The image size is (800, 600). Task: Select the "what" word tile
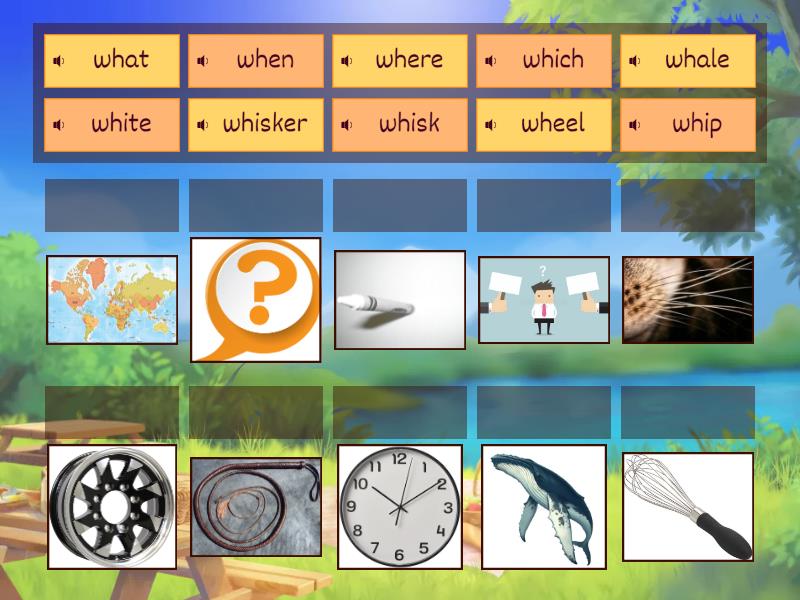[x=120, y=60]
